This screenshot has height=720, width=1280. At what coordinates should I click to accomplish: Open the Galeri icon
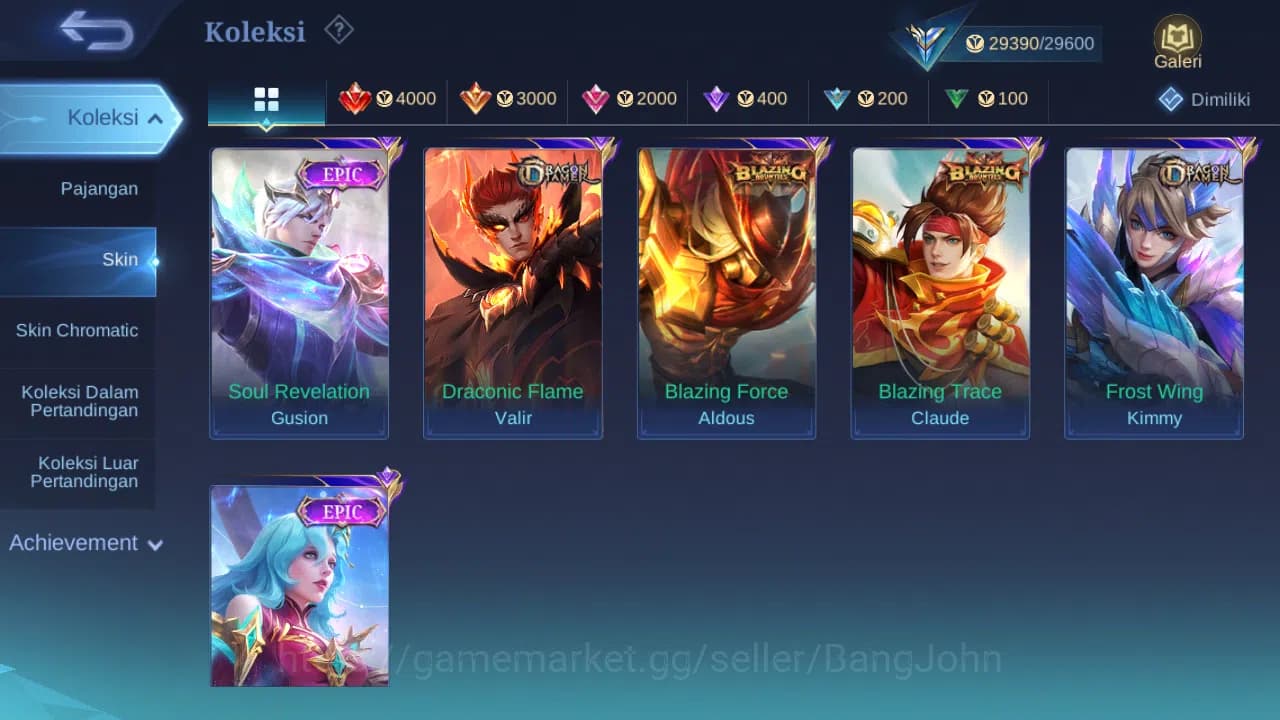1176,40
